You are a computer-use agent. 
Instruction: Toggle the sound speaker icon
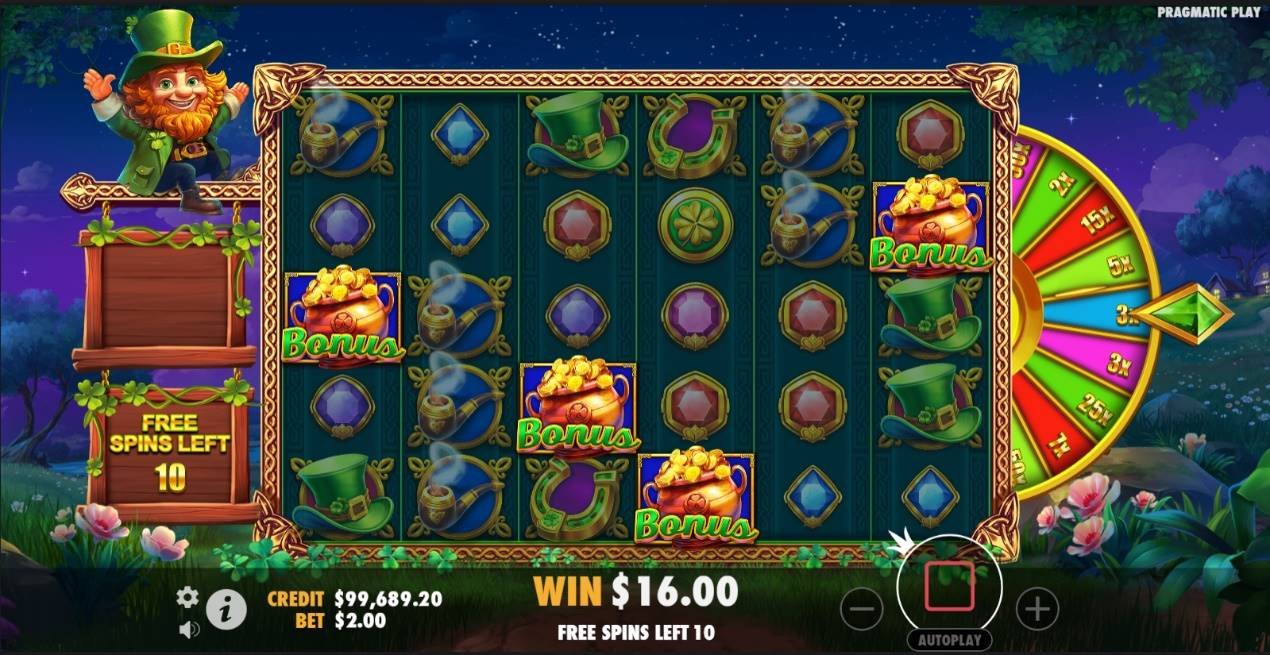[188, 629]
